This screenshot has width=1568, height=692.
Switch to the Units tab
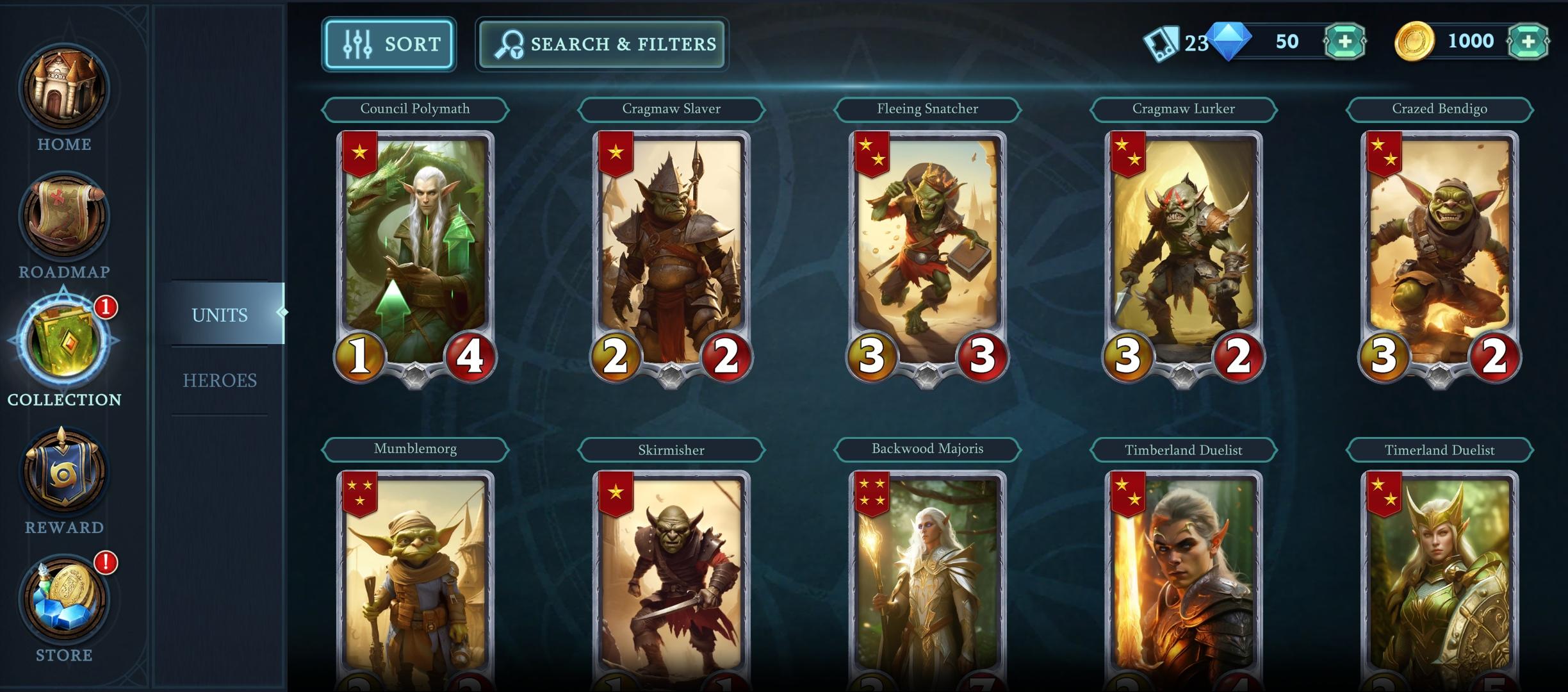[220, 314]
